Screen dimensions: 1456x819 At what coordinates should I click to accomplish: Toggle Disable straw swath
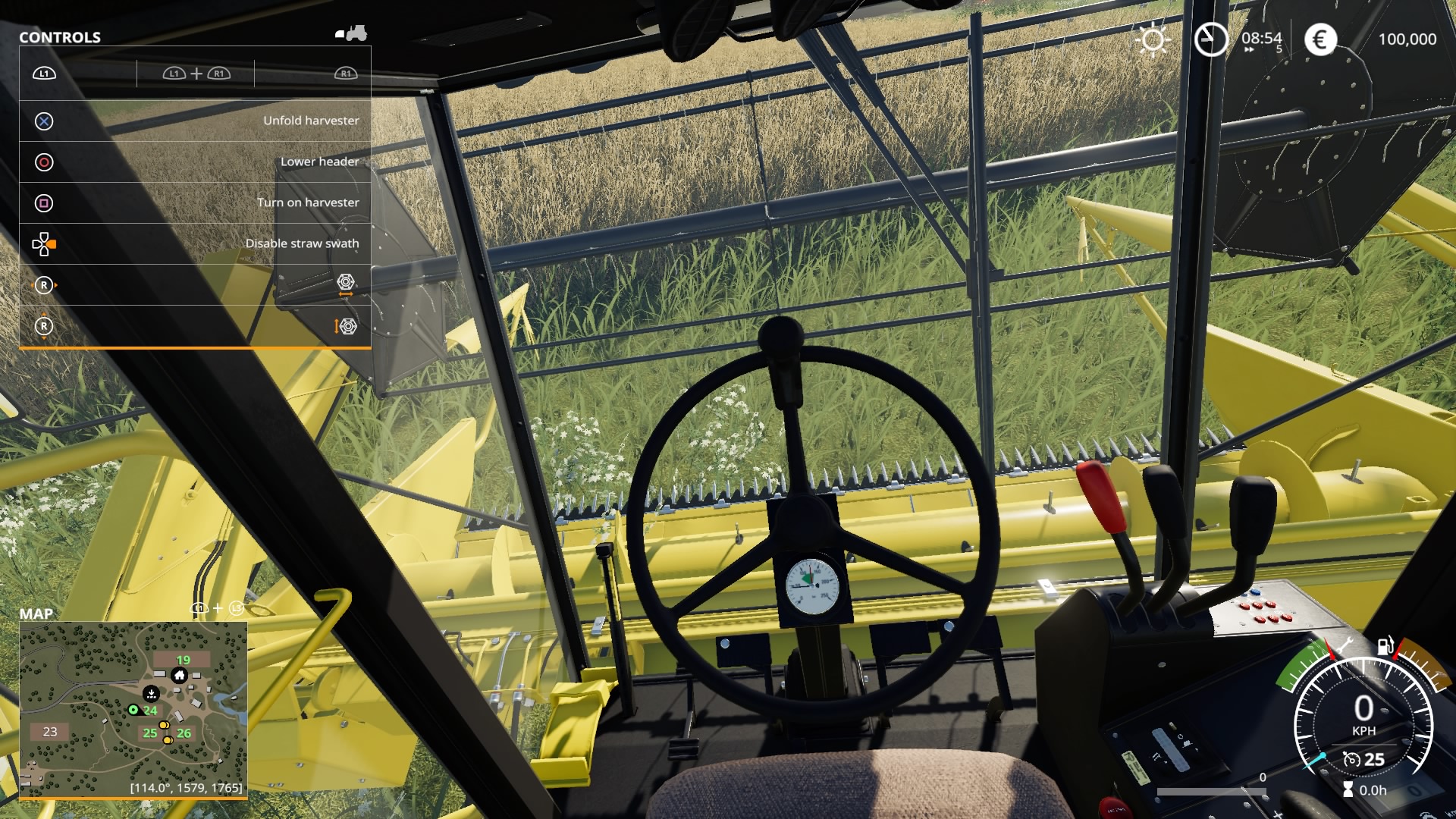click(303, 243)
